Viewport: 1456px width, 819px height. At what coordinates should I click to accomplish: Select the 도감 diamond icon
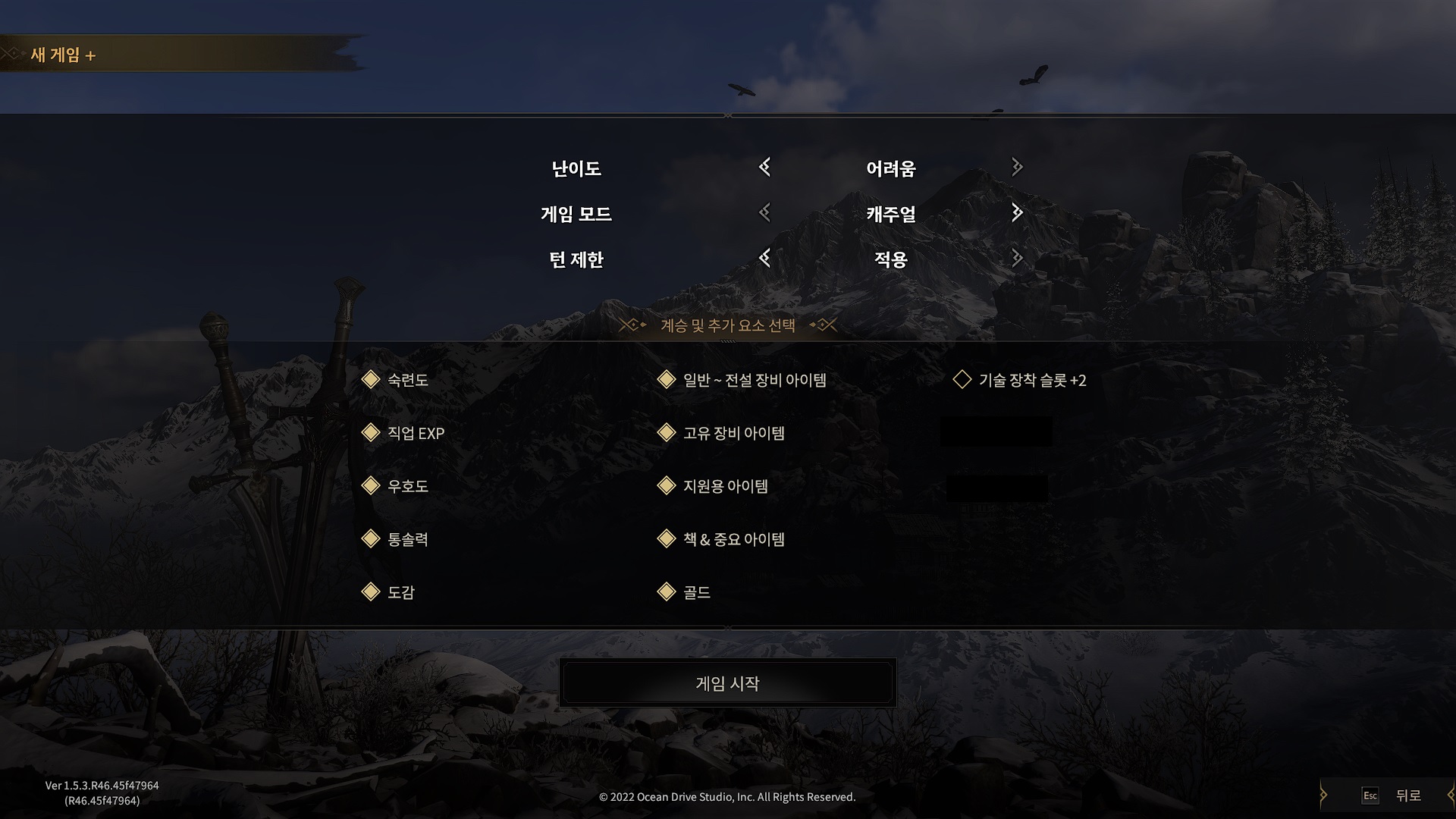tap(372, 592)
